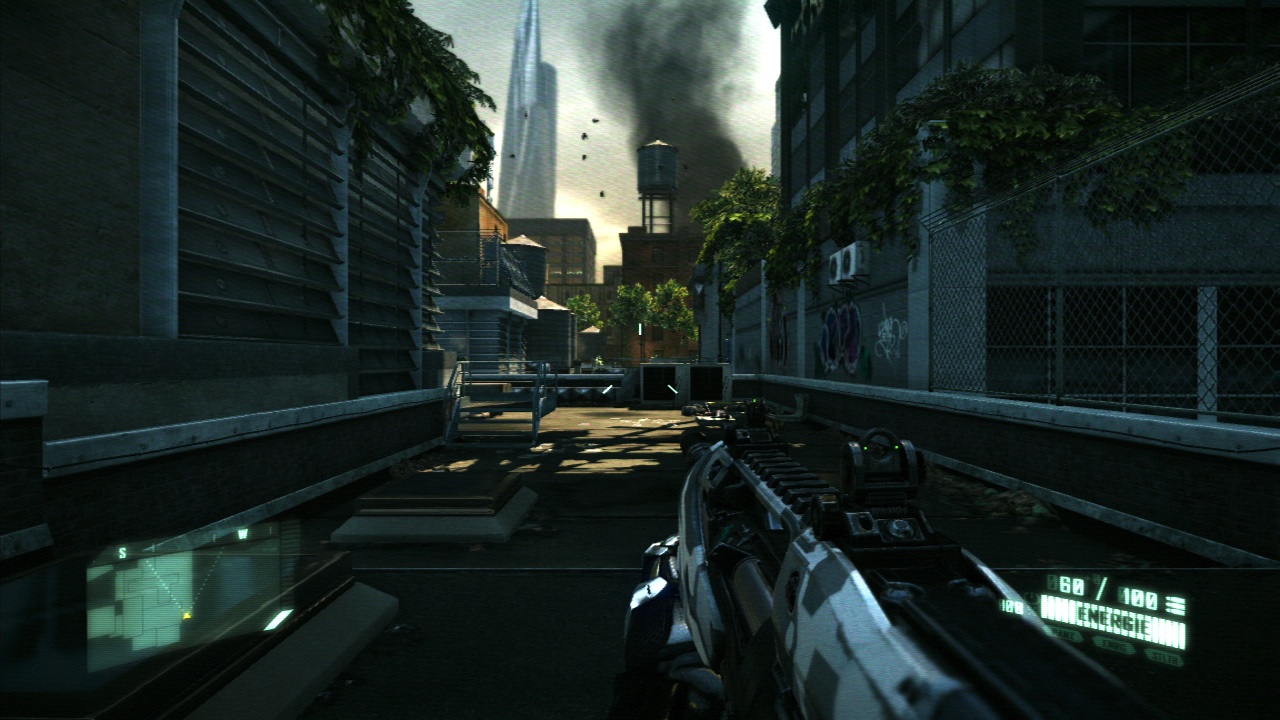Click the compass letter W on the minimap
The width and height of the screenshot is (1280, 720).
244,532
